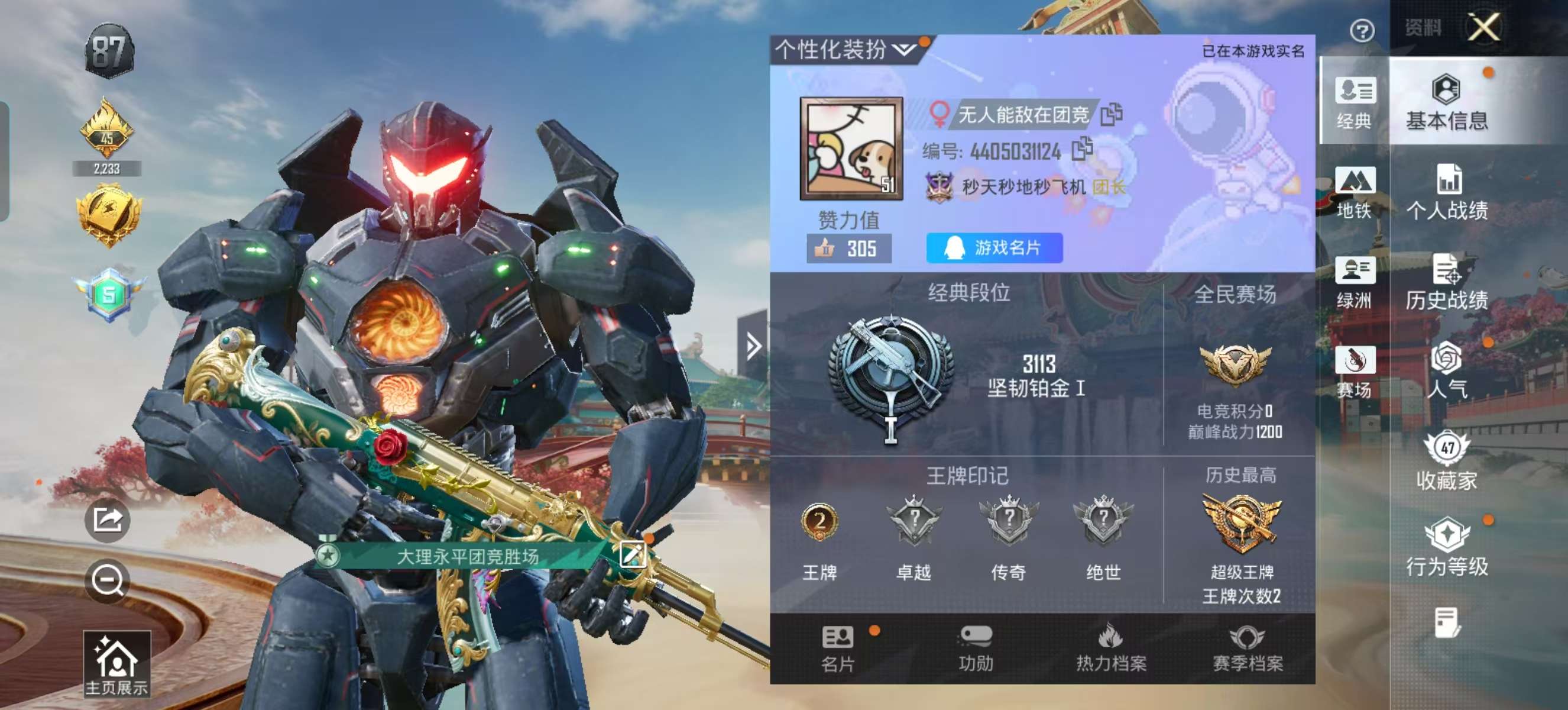The width and height of the screenshot is (1568, 710).
Task: Open the share icon on the left
Action: pos(108,522)
